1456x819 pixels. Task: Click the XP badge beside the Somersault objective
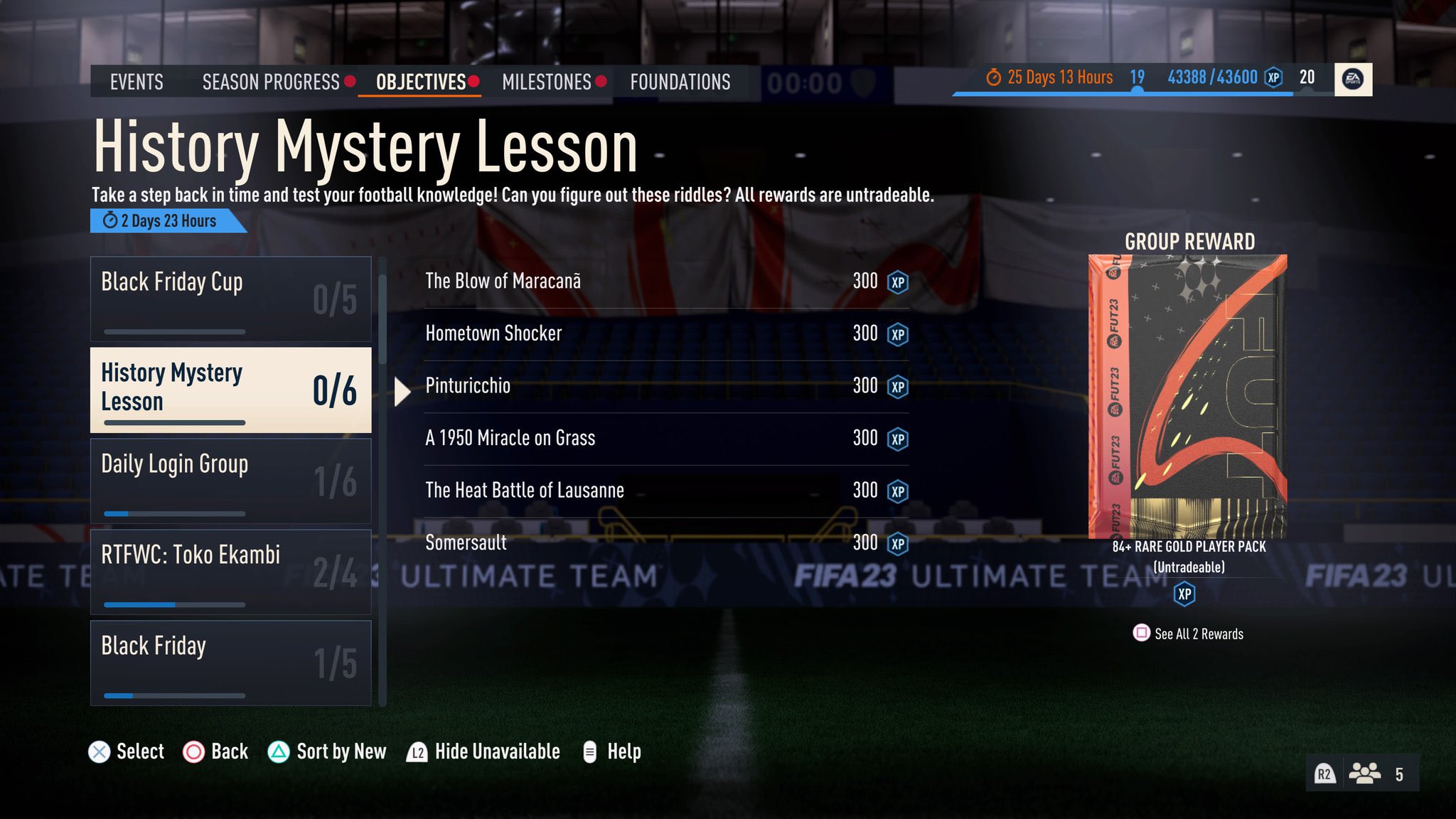pyautogui.click(x=896, y=543)
